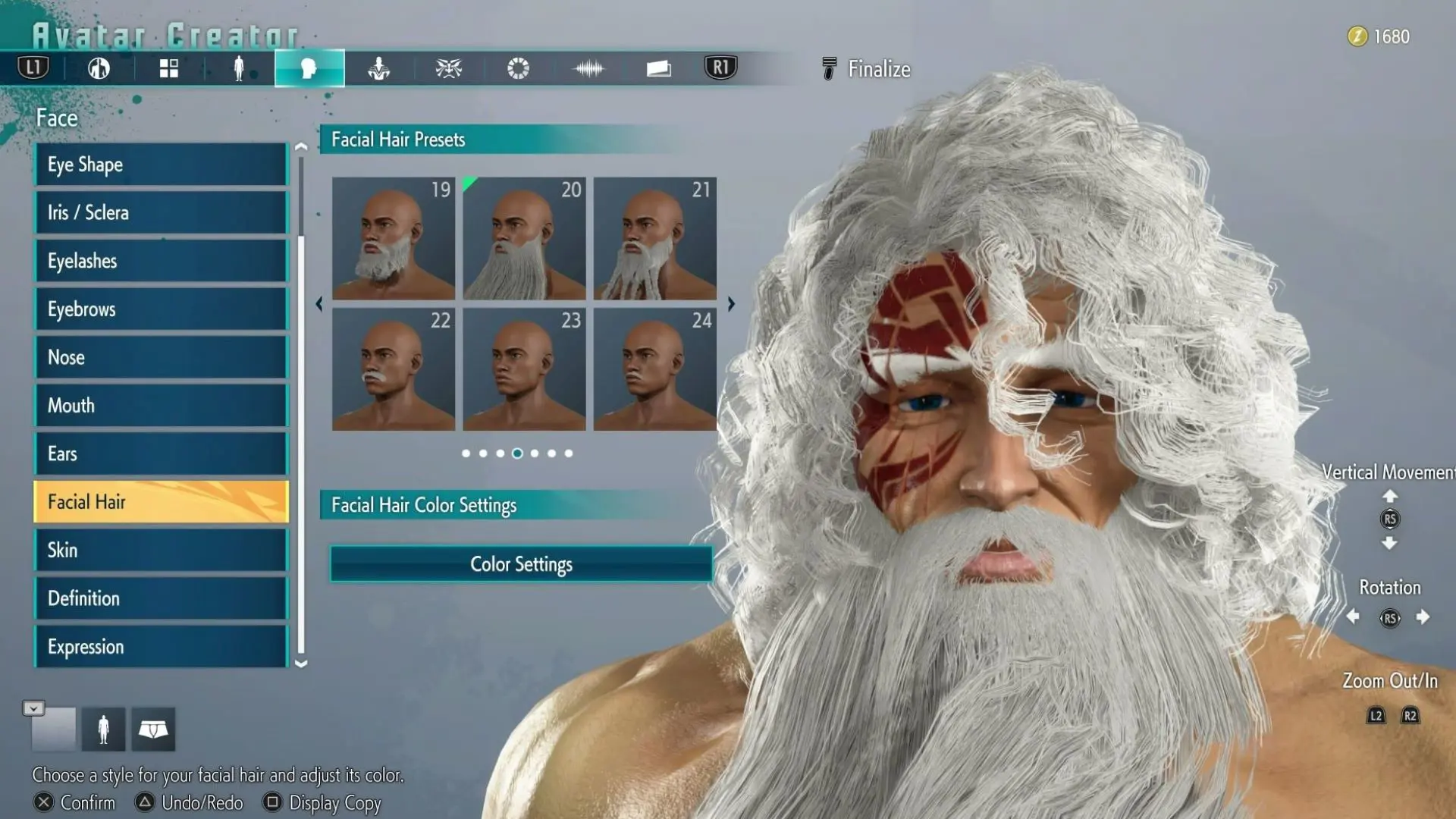Image resolution: width=1456 pixels, height=819 pixels.
Task: Open the voice waveform category icon
Action: pos(588,68)
